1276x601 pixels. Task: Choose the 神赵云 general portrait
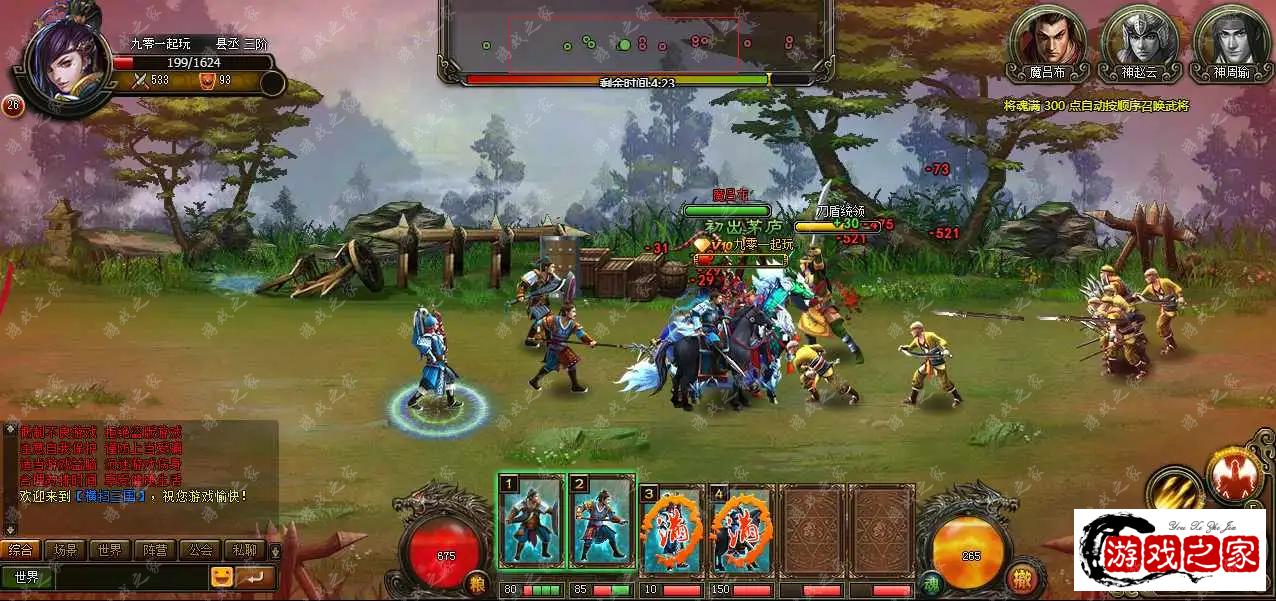[1139, 39]
